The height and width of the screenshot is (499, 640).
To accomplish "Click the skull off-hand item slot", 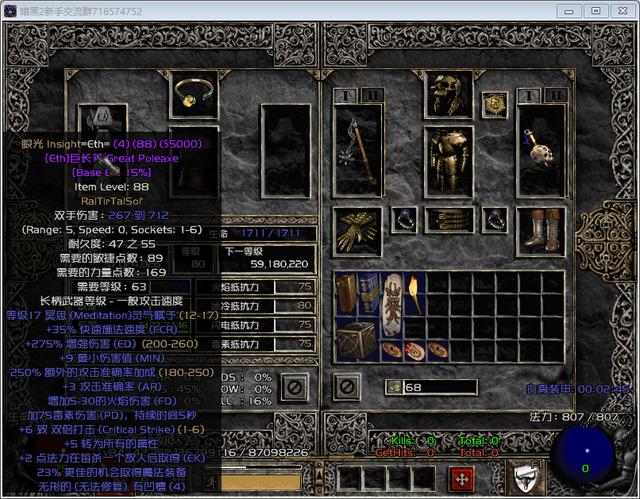I will coord(541,150).
